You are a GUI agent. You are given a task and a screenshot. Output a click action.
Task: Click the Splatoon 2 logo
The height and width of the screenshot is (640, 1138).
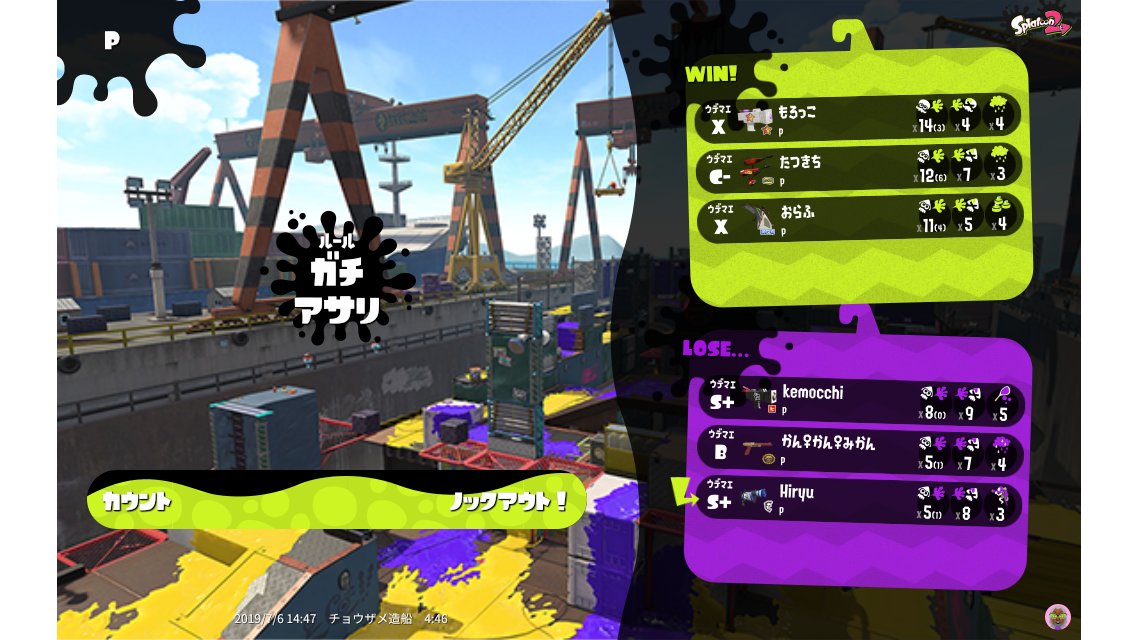point(1040,24)
